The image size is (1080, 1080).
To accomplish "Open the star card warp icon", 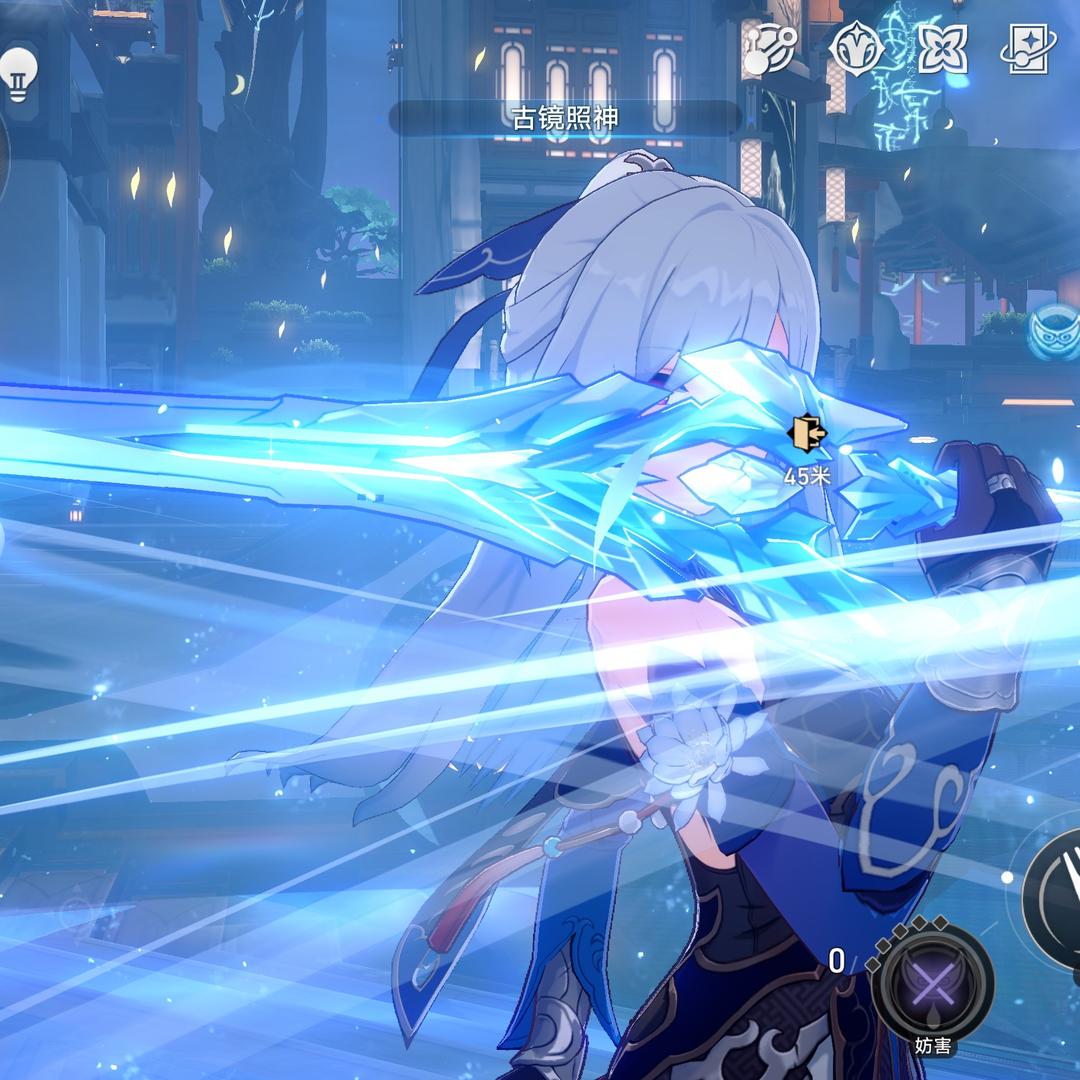I will [x=1029, y=49].
